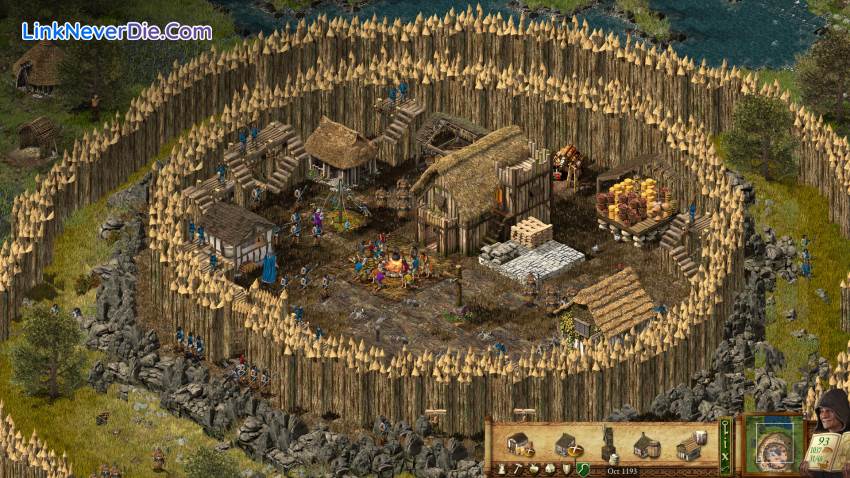Select the brewery with the barrel
This screenshot has width=850, height=478.
(x=646, y=446)
